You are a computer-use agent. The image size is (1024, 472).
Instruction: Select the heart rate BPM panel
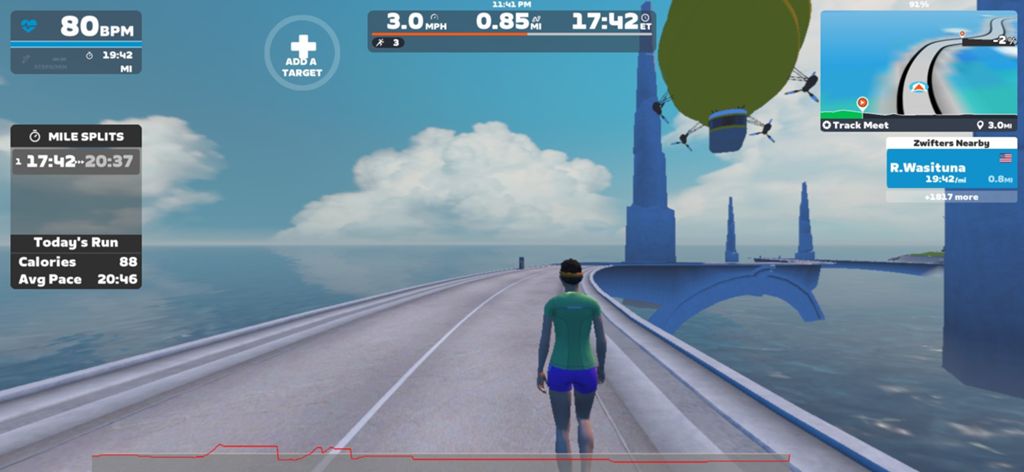(76, 27)
